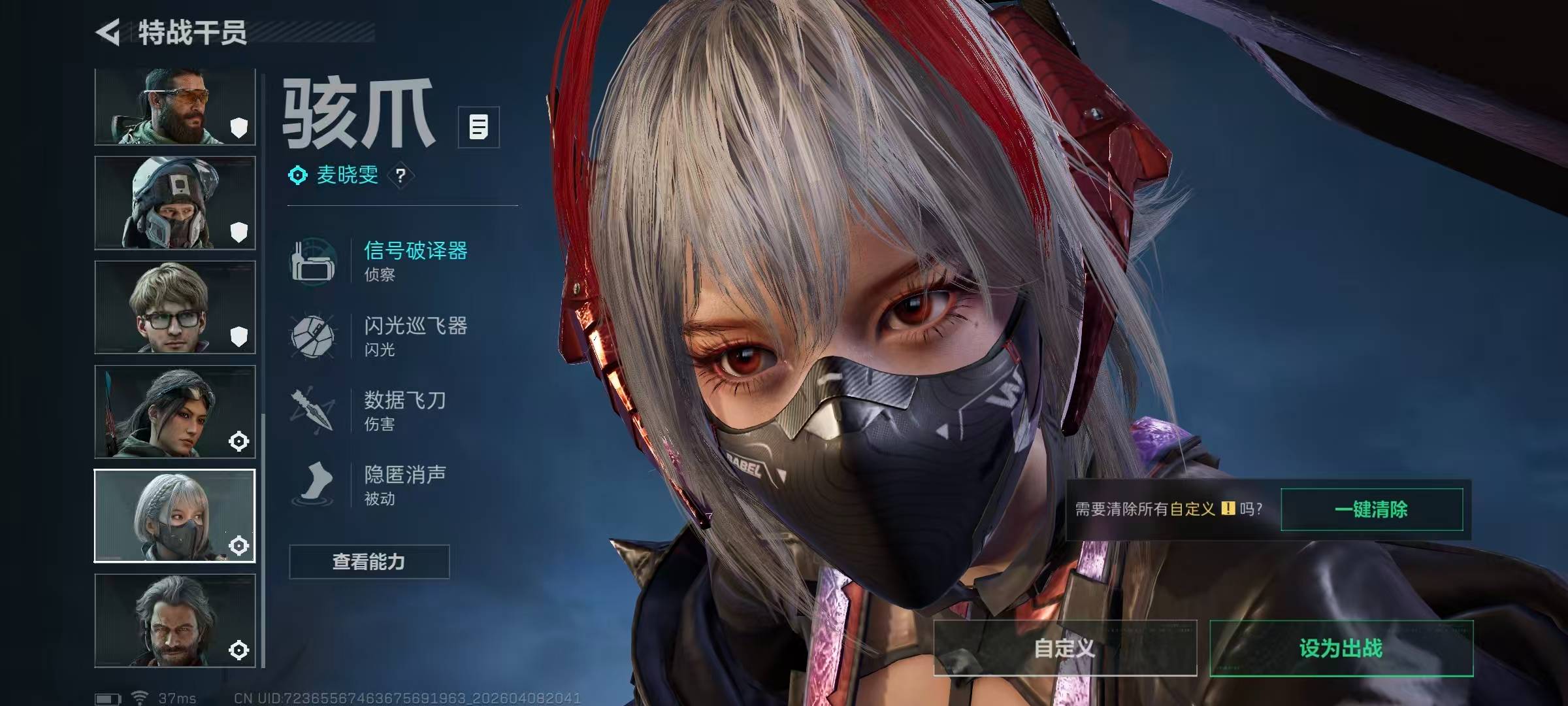Open 查看能力 to view abilities

(369, 562)
